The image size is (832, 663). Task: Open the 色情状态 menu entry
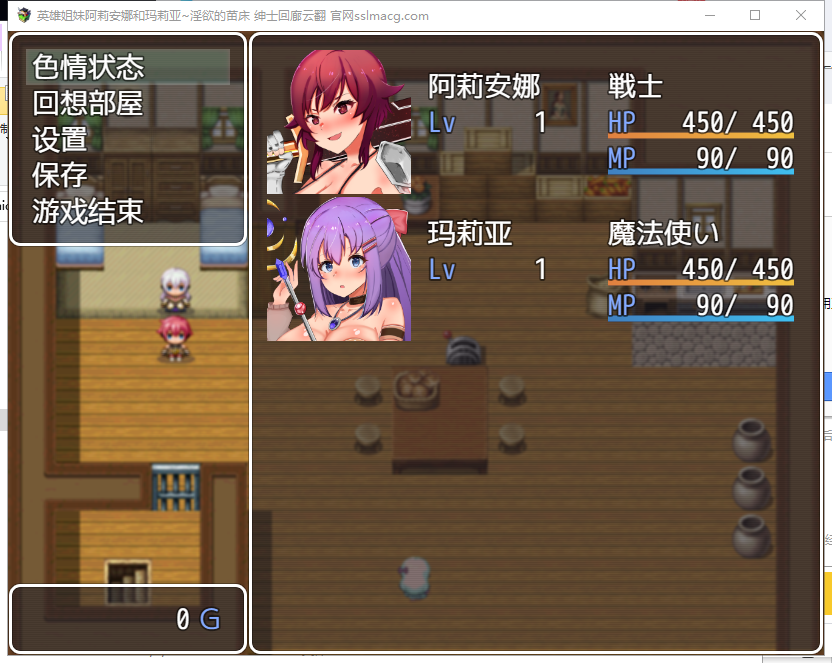pyautogui.click(x=88, y=67)
